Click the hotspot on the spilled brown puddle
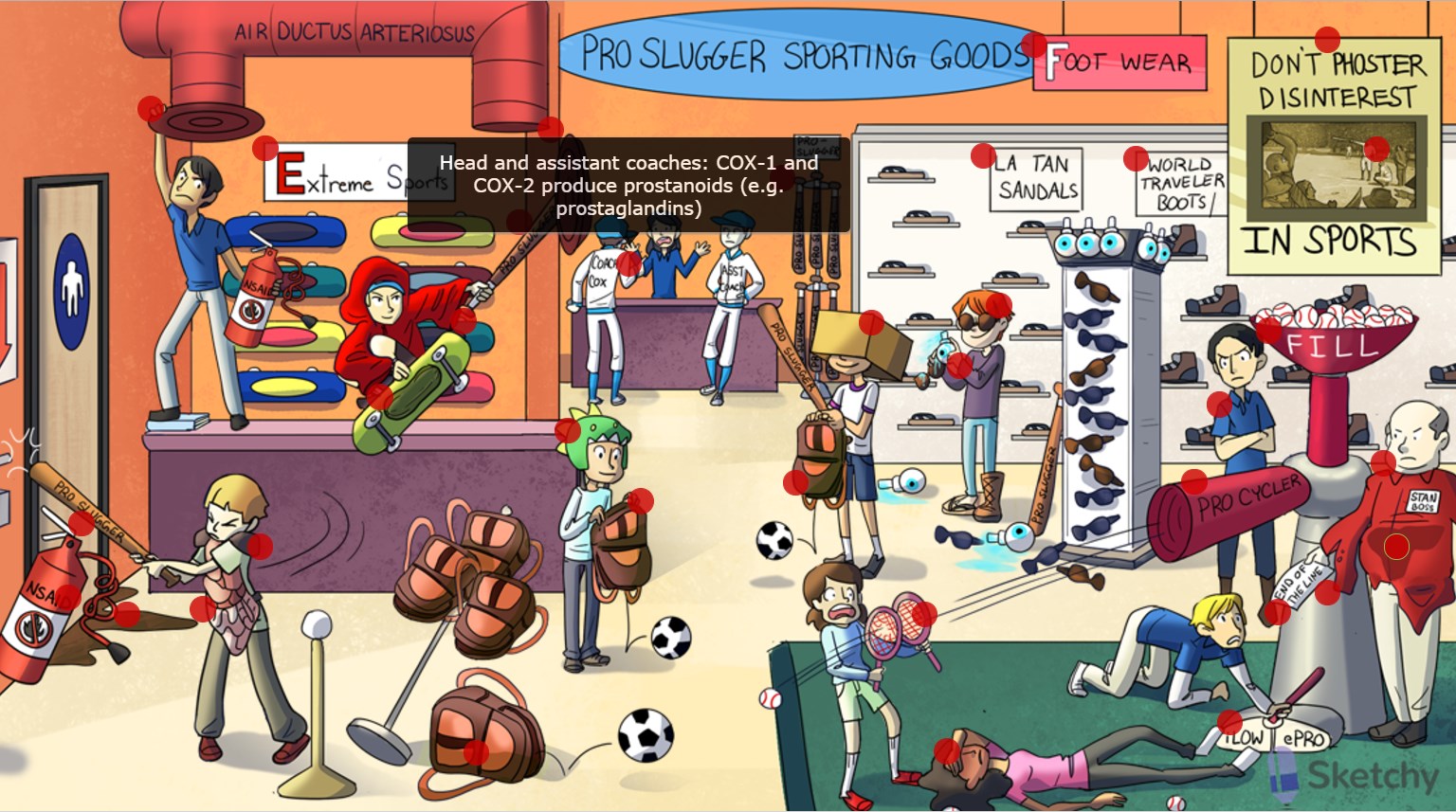Image resolution: width=1456 pixels, height=812 pixels. [126, 614]
